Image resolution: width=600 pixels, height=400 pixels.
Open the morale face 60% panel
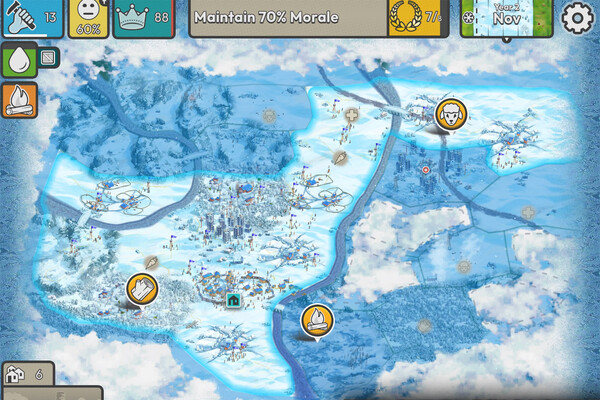pyautogui.click(x=88, y=18)
